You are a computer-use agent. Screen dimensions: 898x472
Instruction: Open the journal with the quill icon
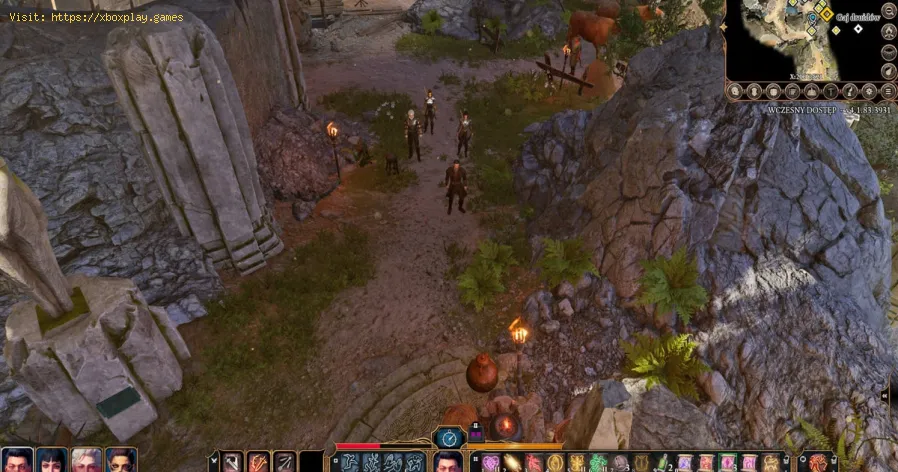click(849, 91)
